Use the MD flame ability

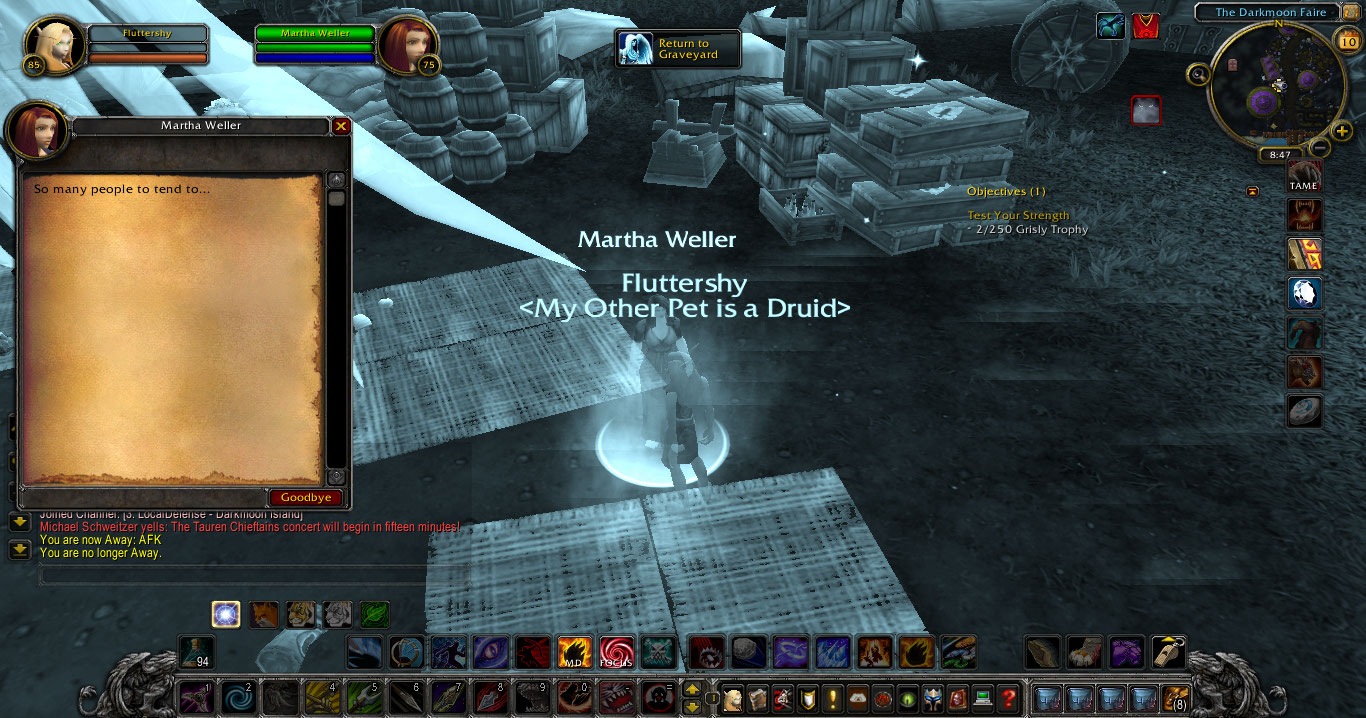point(574,652)
